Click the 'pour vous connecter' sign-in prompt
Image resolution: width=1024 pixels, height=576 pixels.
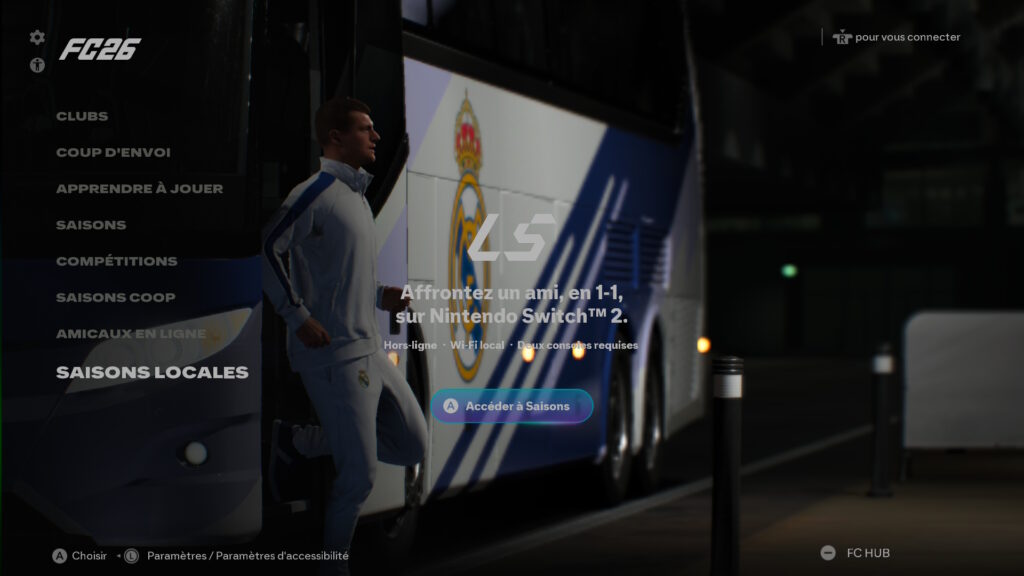point(896,37)
